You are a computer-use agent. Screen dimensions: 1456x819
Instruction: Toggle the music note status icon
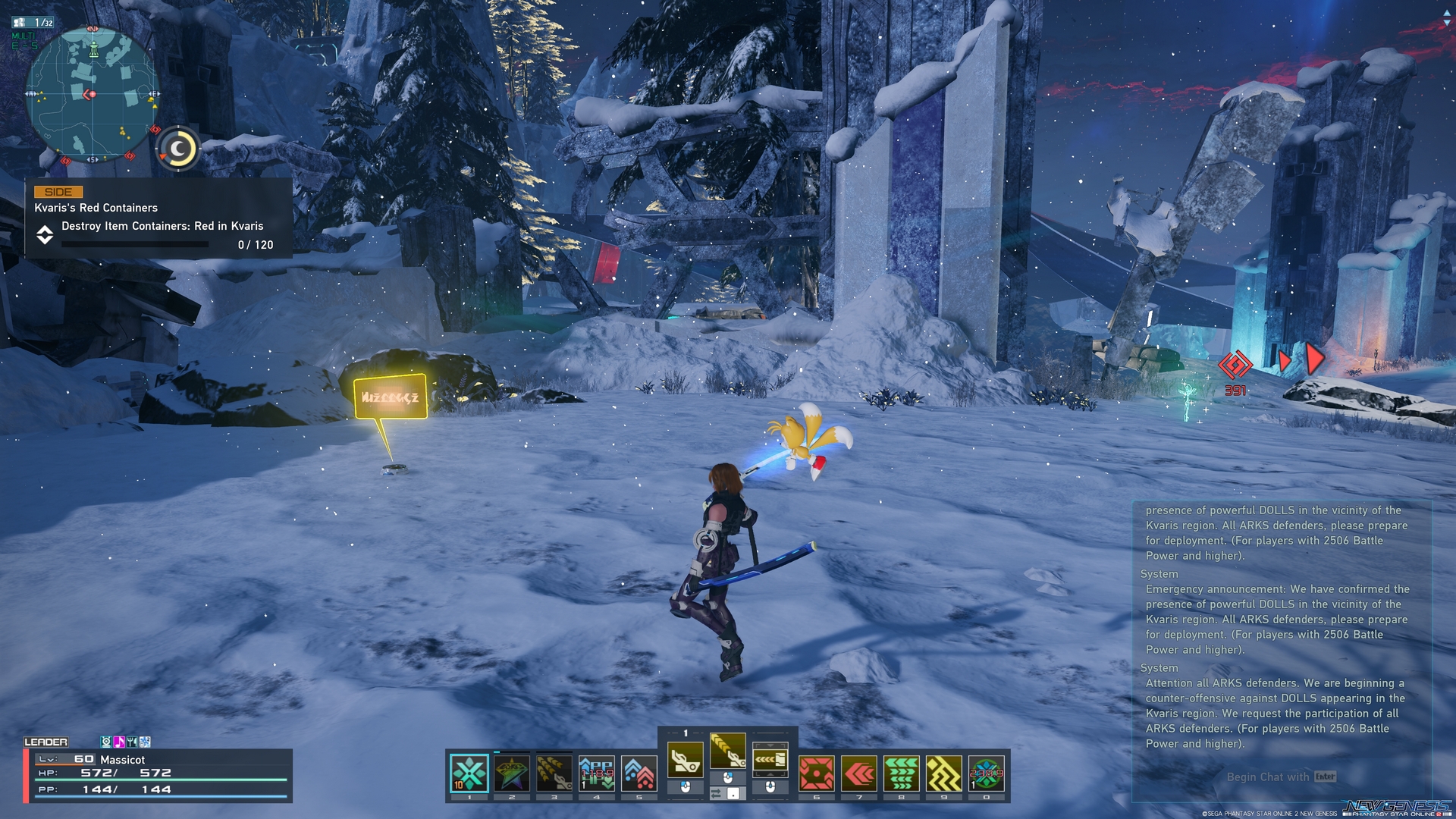(119, 741)
